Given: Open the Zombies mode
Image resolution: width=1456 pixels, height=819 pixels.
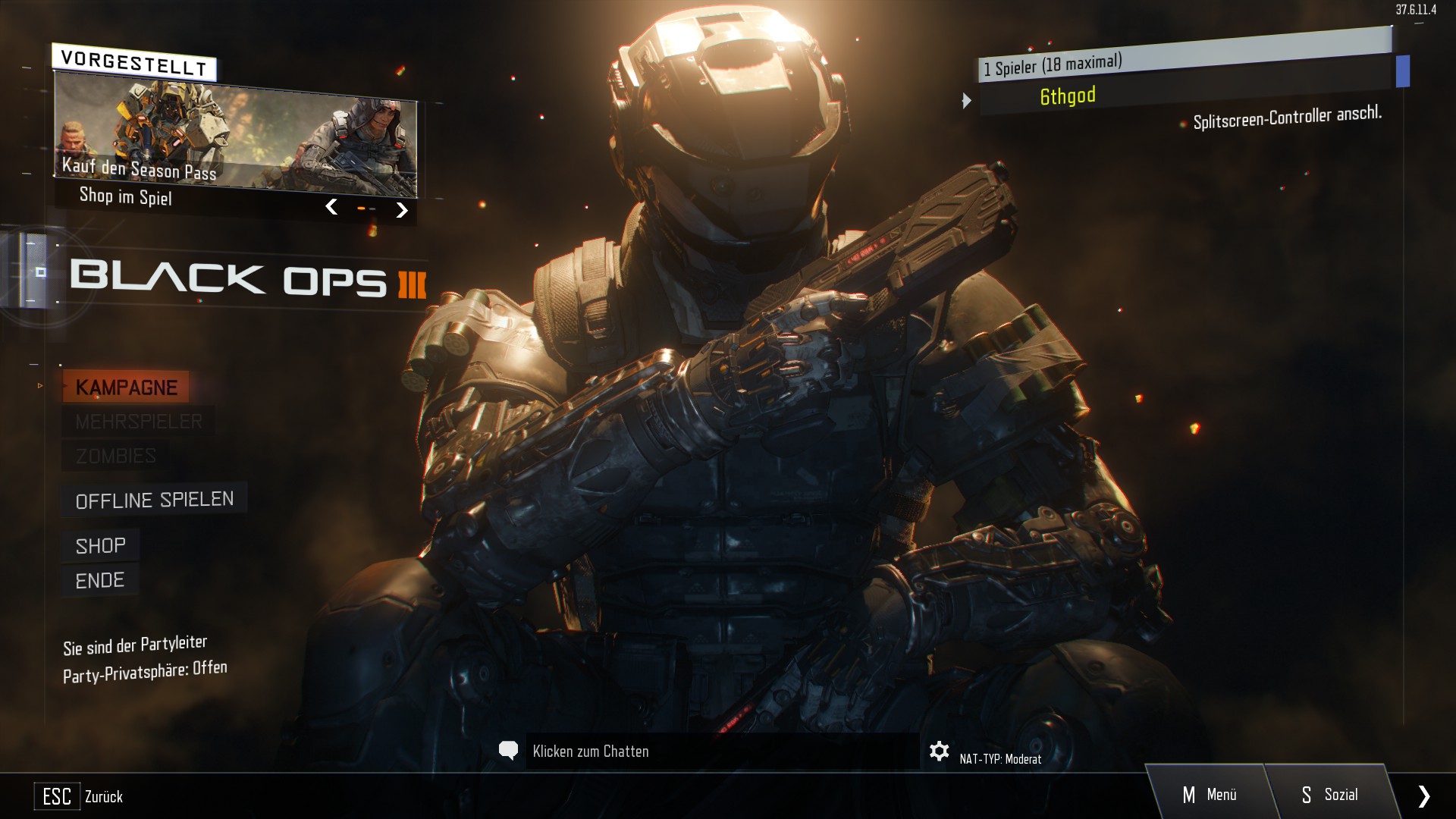Looking at the screenshot, I should [x=115, y=456].
